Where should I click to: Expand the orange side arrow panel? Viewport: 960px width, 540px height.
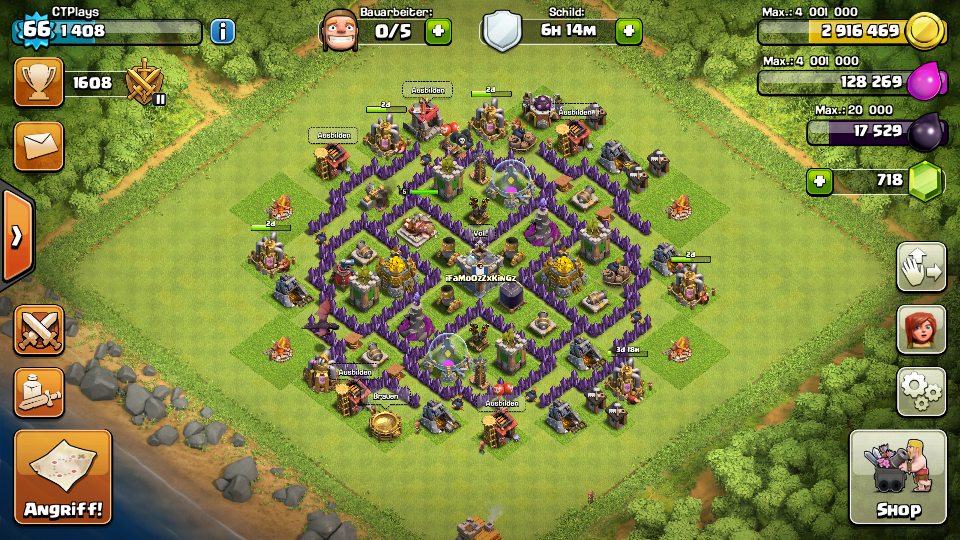16,237
